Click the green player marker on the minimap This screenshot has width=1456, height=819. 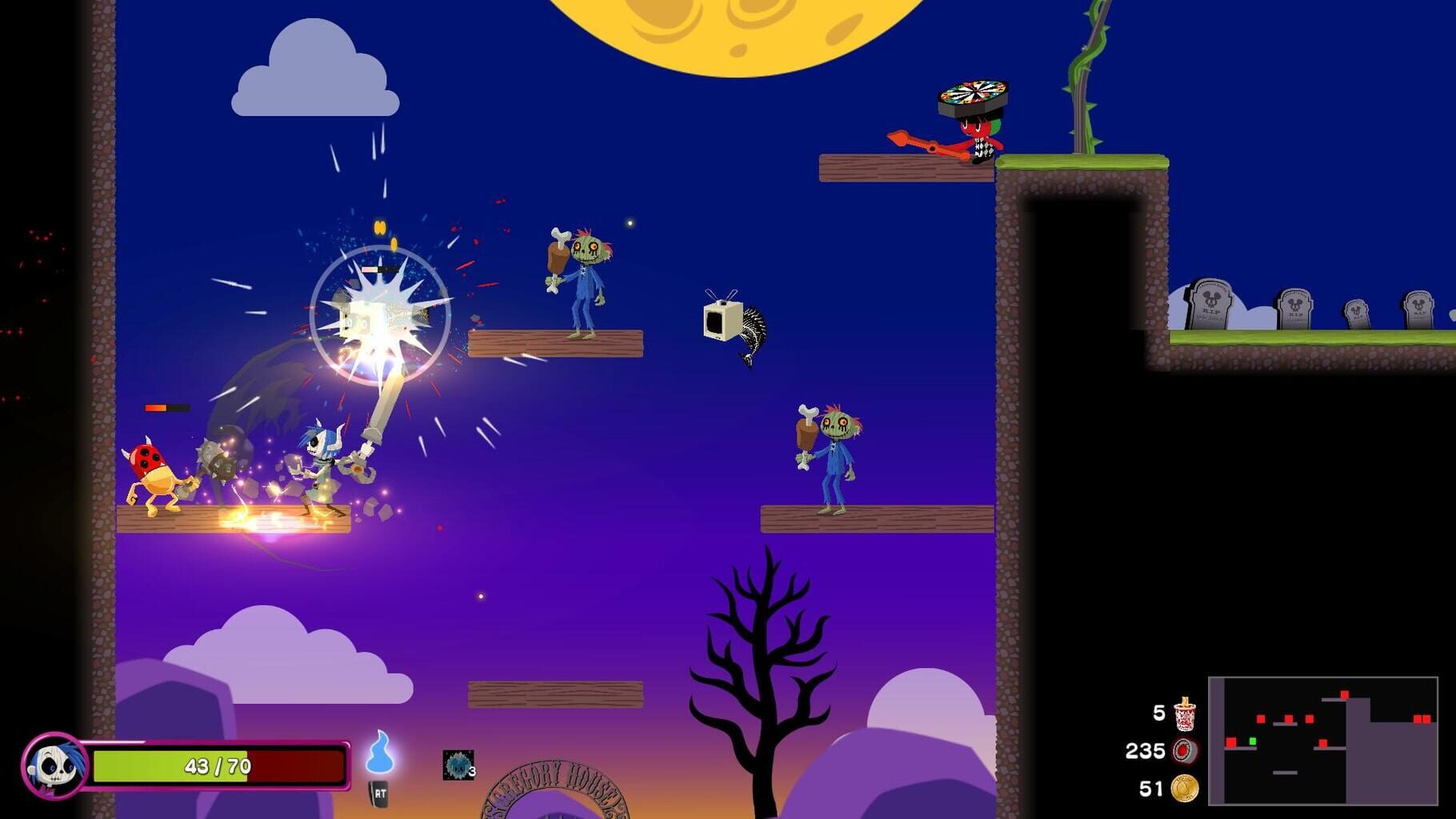click(1251, 741)
